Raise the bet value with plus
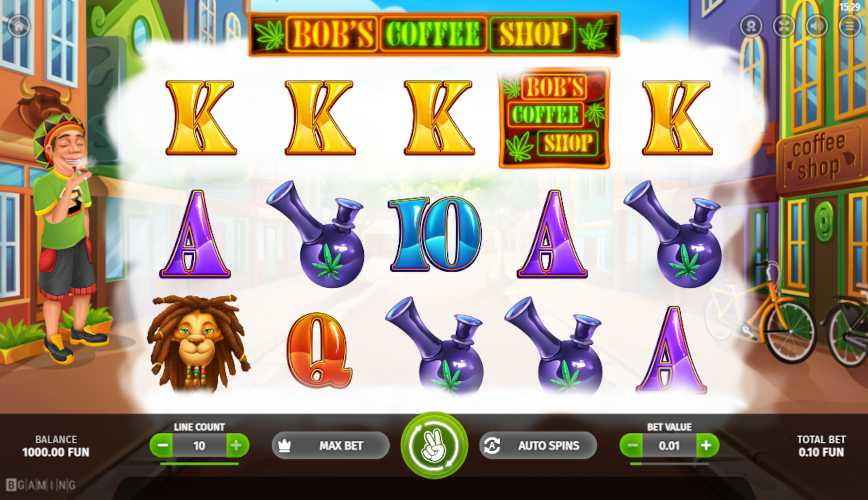 pos(706,445)
